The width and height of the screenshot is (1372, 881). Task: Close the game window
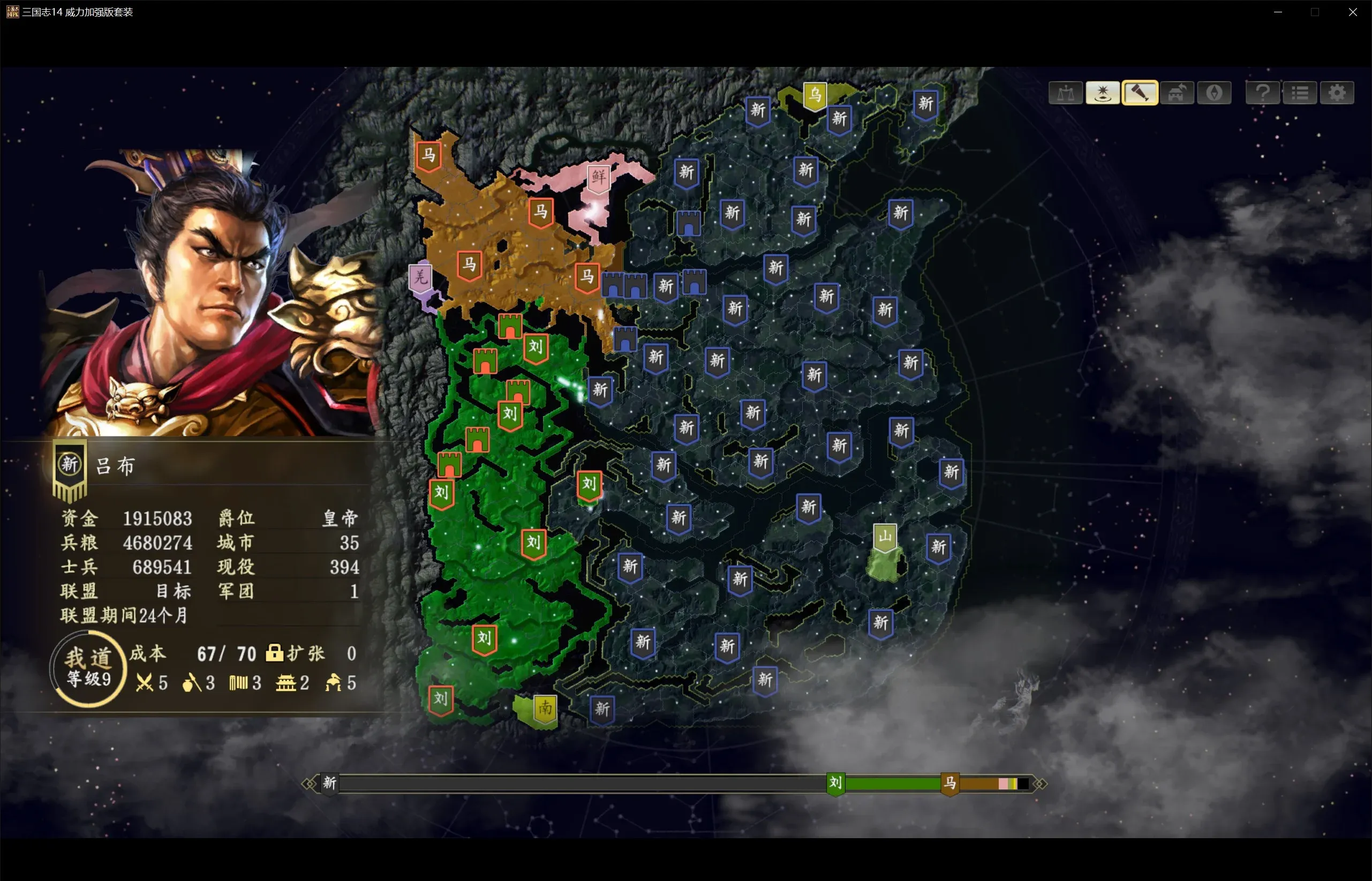click(1353, 12)
